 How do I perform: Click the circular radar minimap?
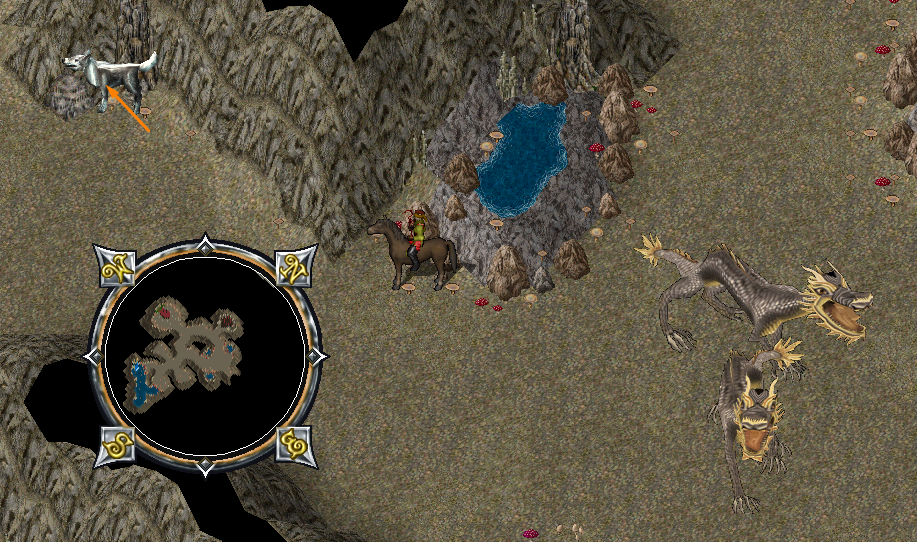[x=205, y=355]
